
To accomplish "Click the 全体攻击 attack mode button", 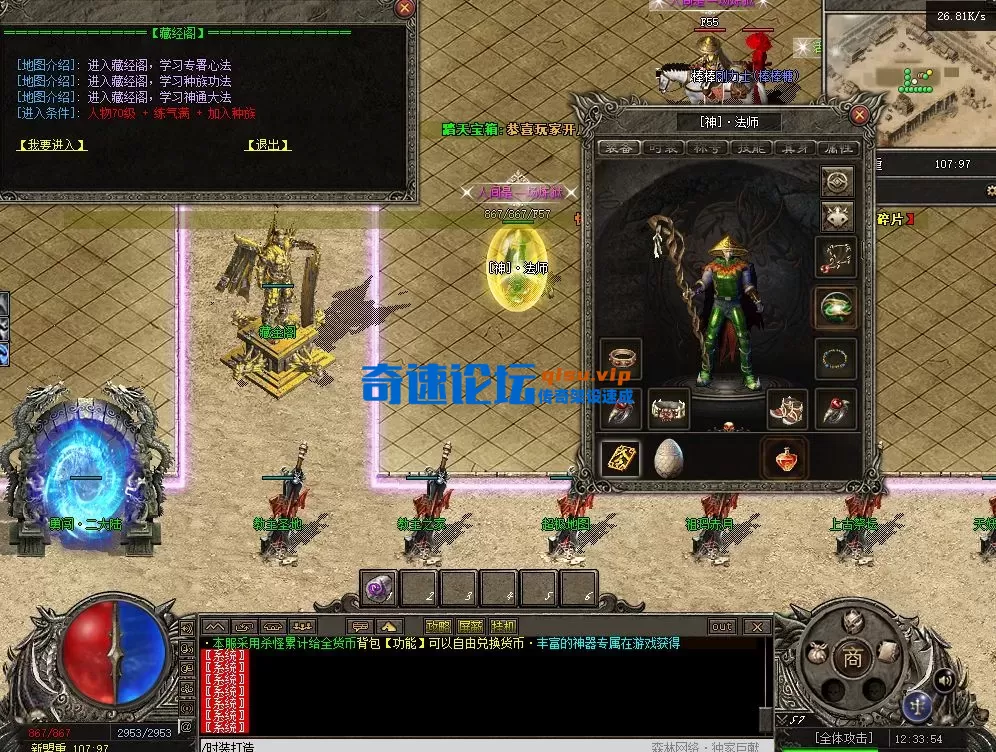I will [843, 738].
